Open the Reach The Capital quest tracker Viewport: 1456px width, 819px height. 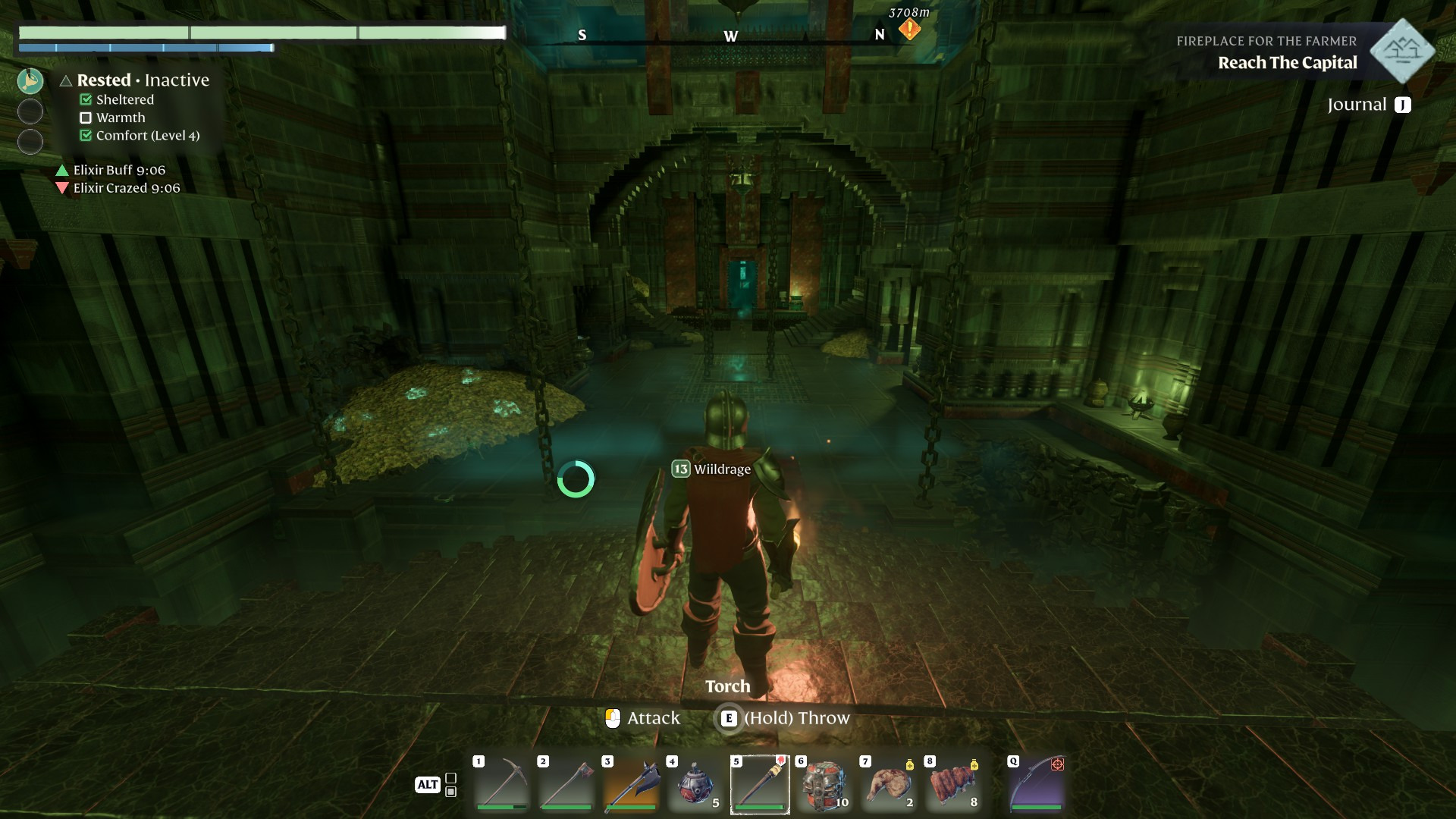pyautogui.click(x=1287, y=63)
